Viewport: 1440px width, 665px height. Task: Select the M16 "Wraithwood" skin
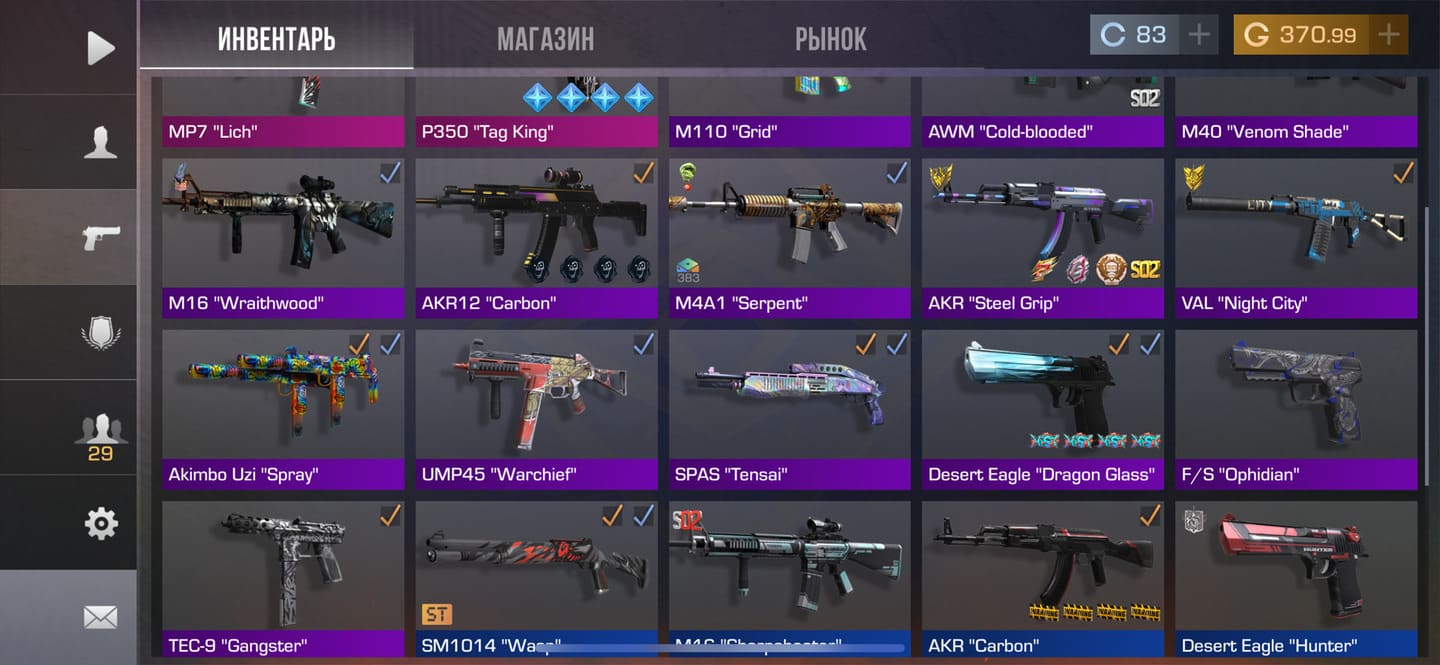point(283,238)
